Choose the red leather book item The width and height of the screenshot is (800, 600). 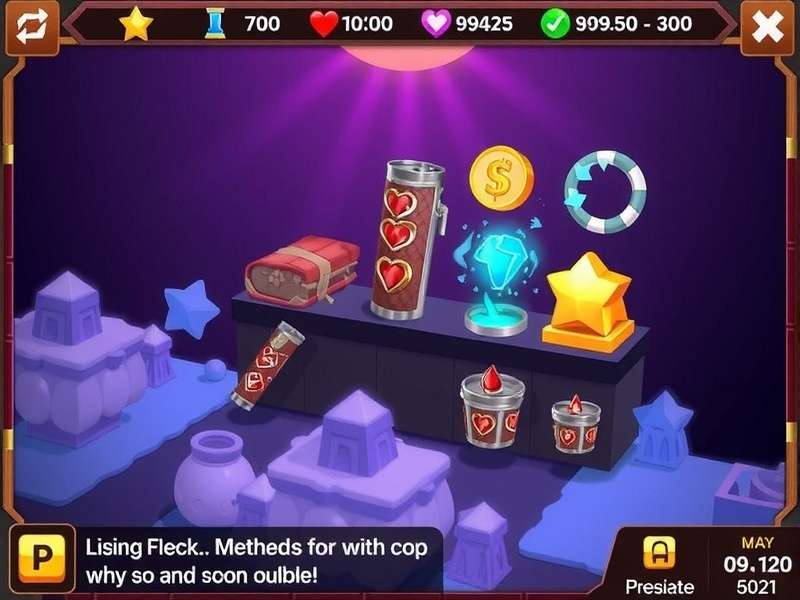302,271
